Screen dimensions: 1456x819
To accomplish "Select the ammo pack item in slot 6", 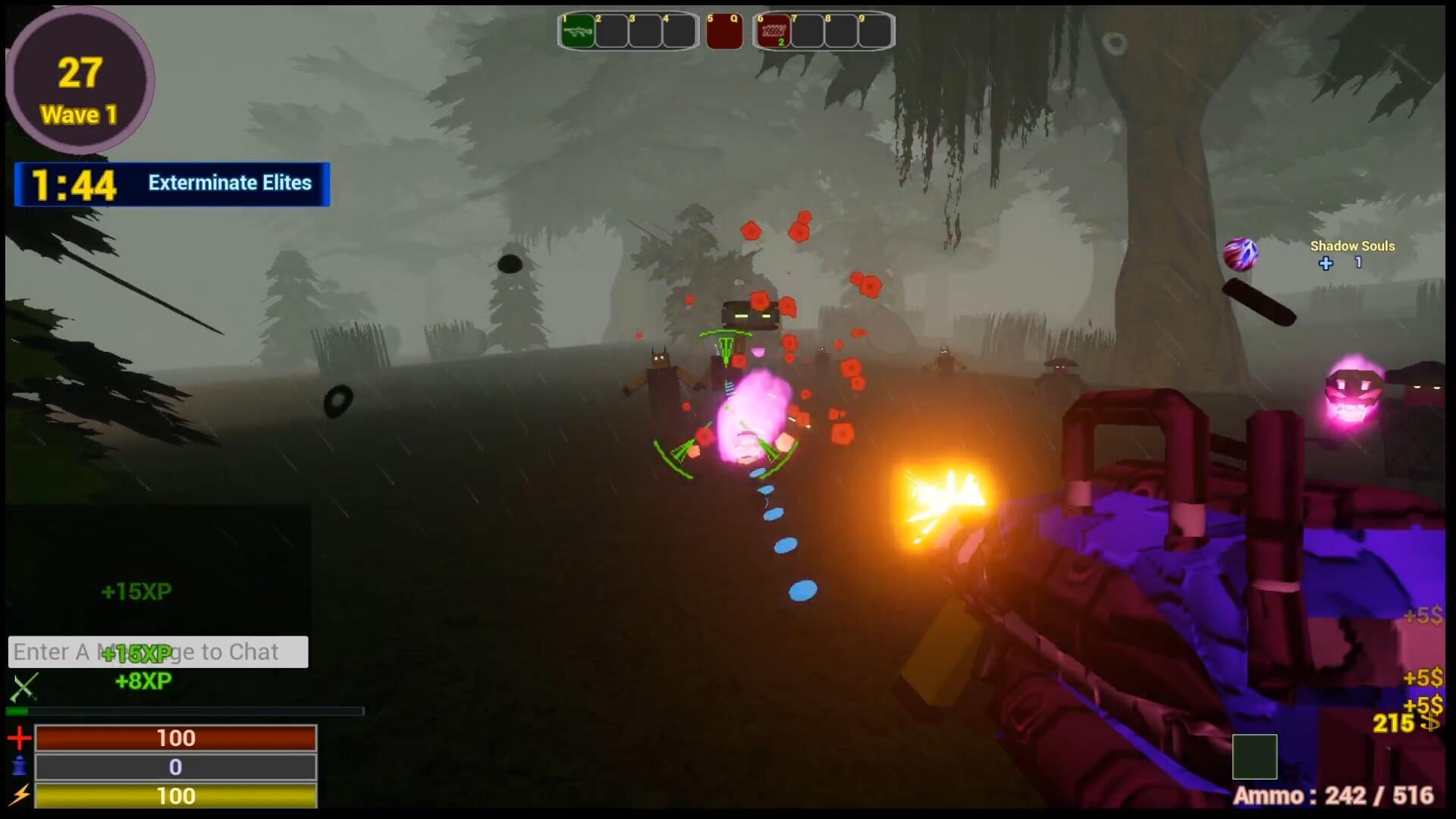I will pos(773,30).
